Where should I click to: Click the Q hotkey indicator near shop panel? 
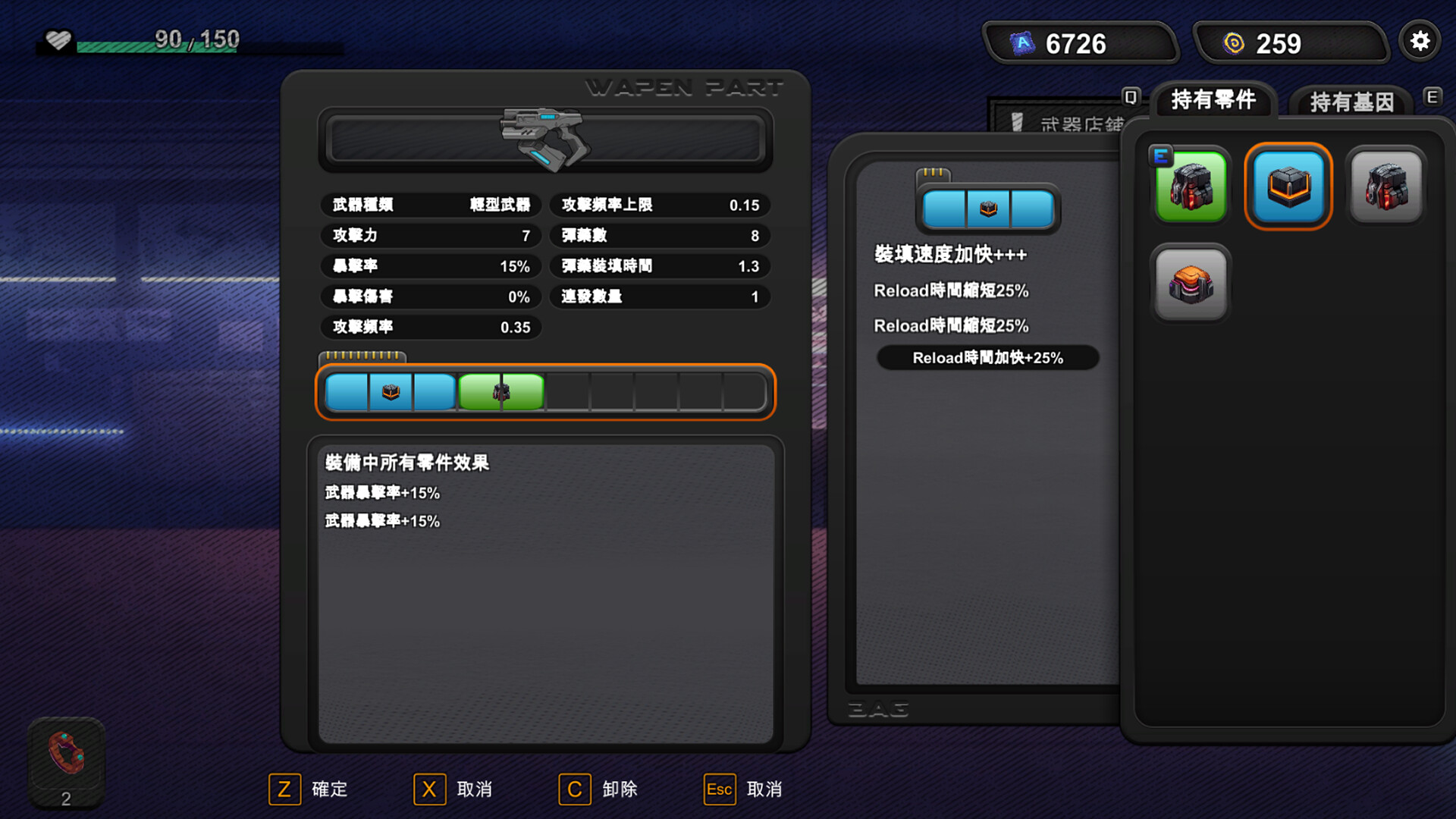pyautogui.click(x=1129, y=97)
